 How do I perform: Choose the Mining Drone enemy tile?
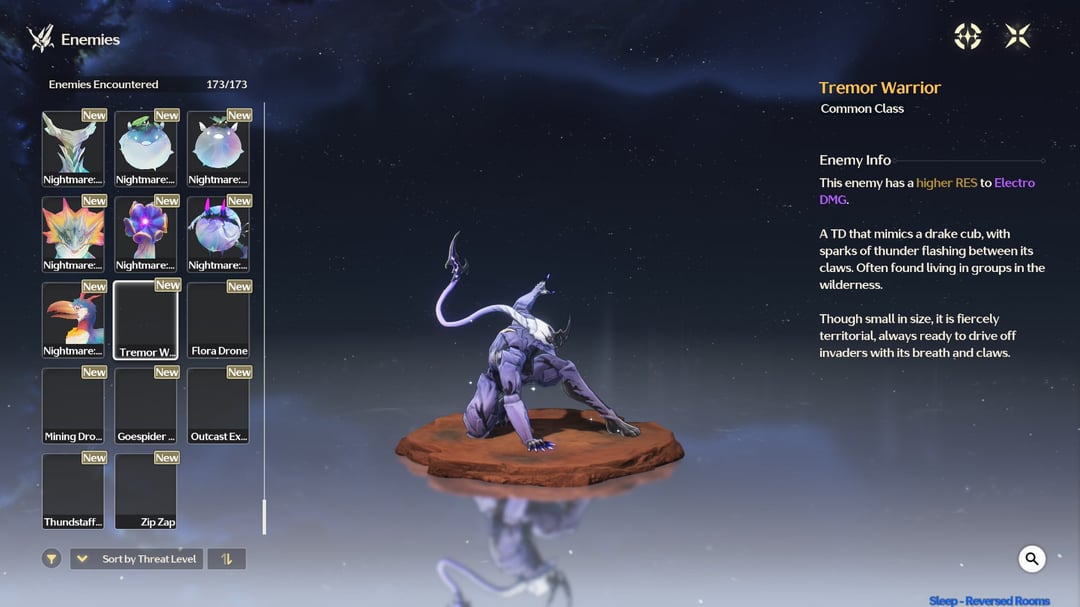73,405
